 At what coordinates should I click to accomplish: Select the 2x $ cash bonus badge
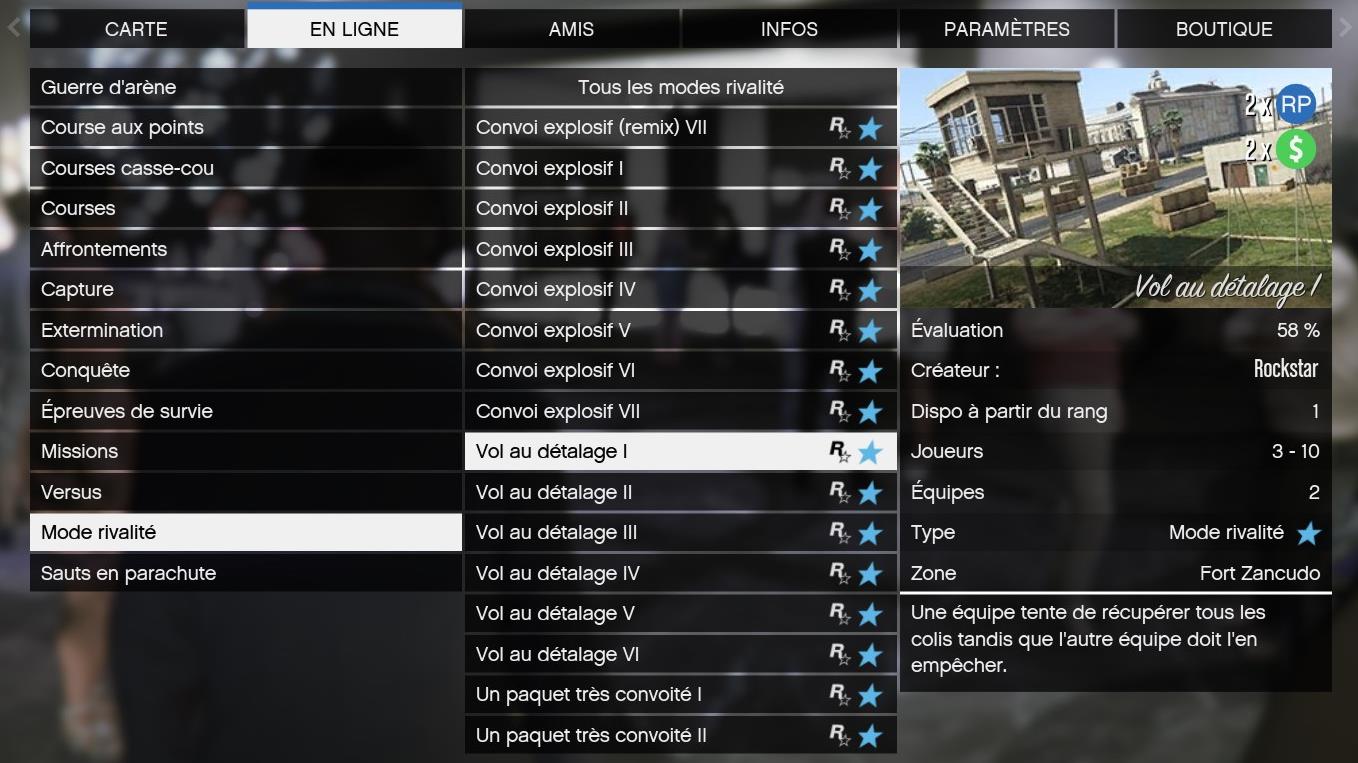coord(1297,150)
